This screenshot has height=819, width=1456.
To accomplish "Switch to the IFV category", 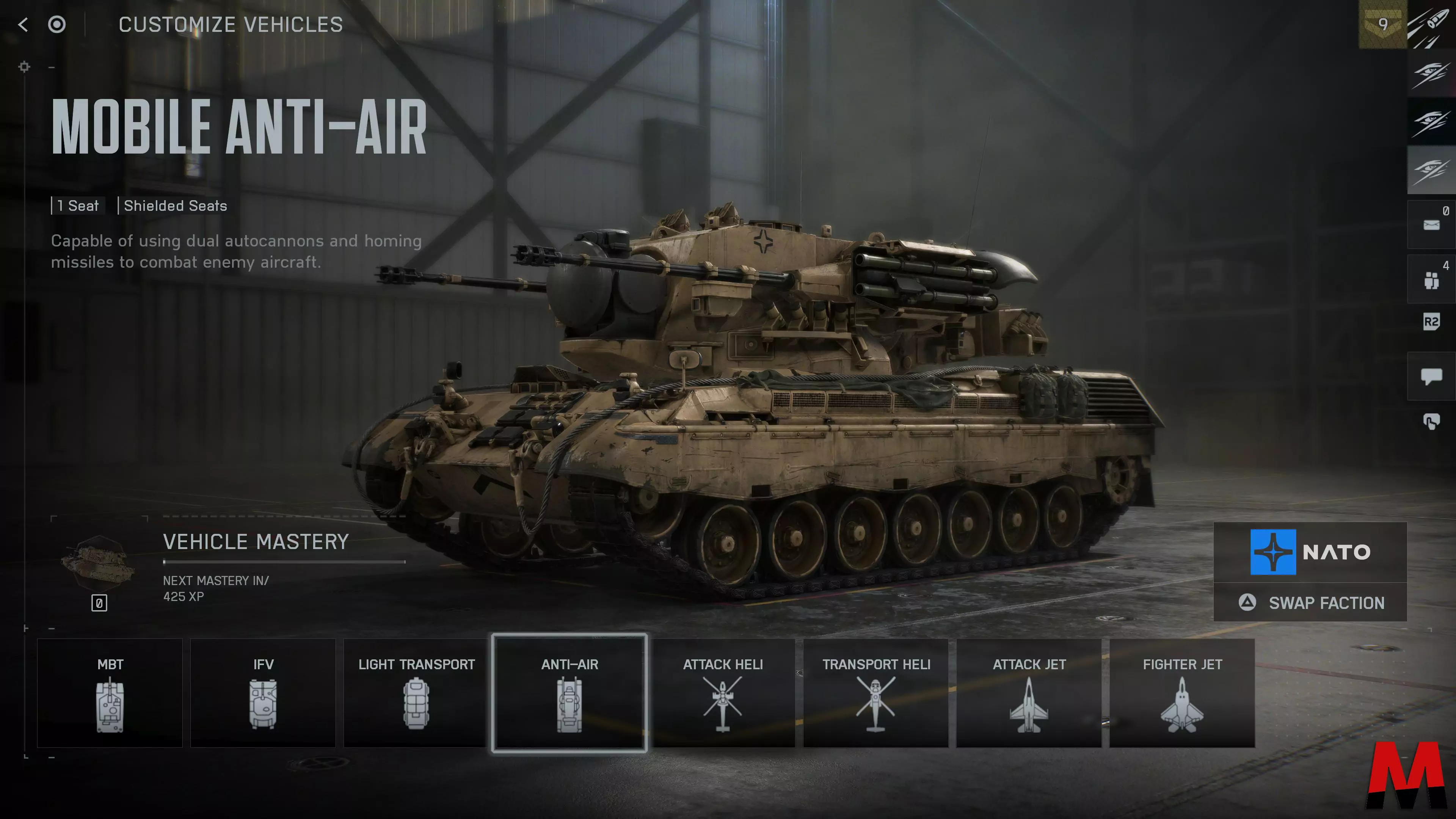I will tap(264, 693).
